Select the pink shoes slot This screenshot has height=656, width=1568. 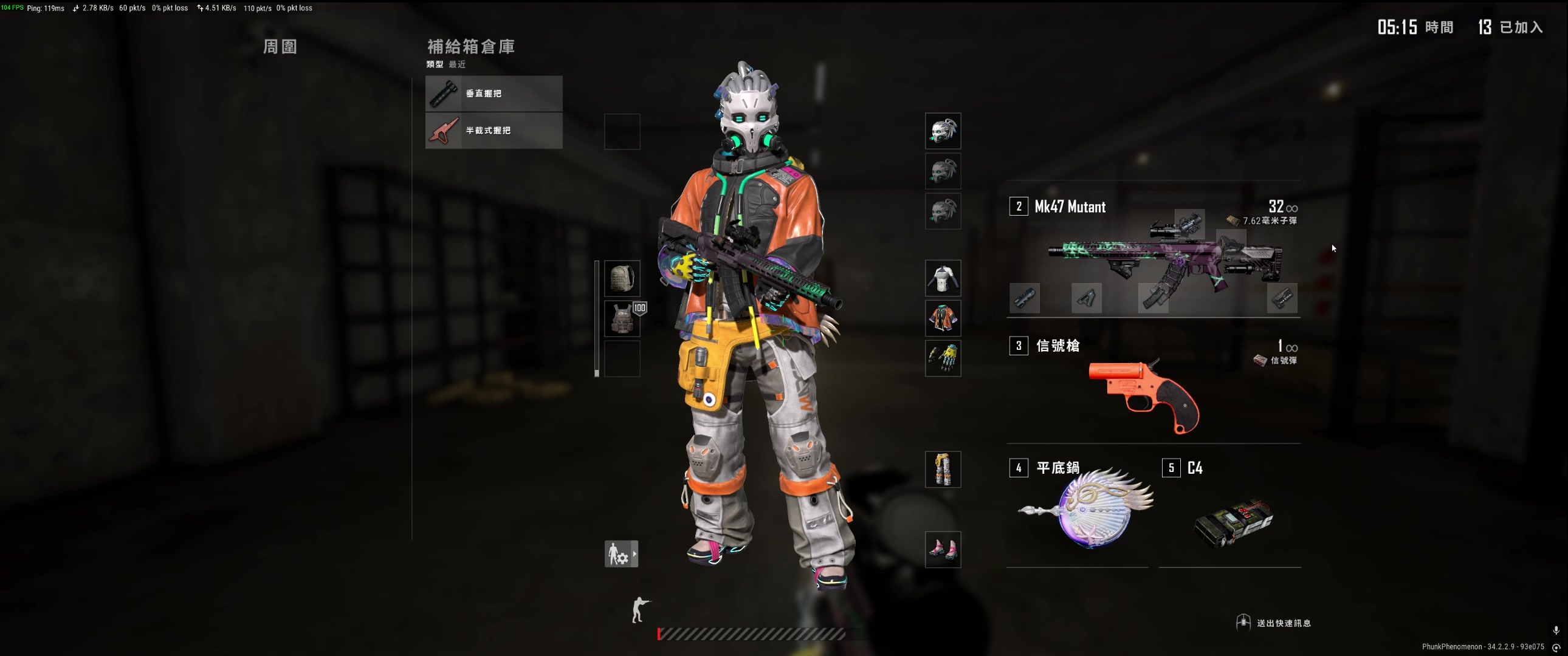click(943, 550)
